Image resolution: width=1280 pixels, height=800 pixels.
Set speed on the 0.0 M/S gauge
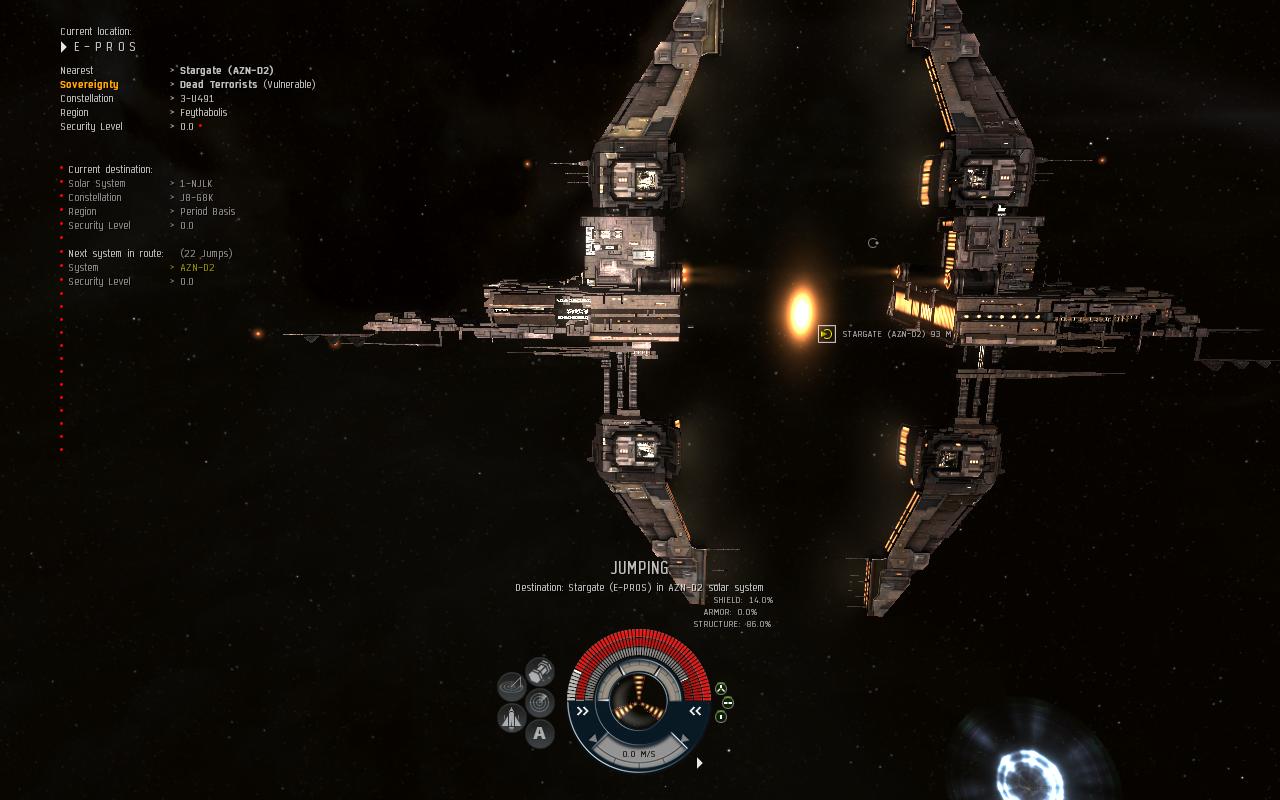tap(639, 754)
